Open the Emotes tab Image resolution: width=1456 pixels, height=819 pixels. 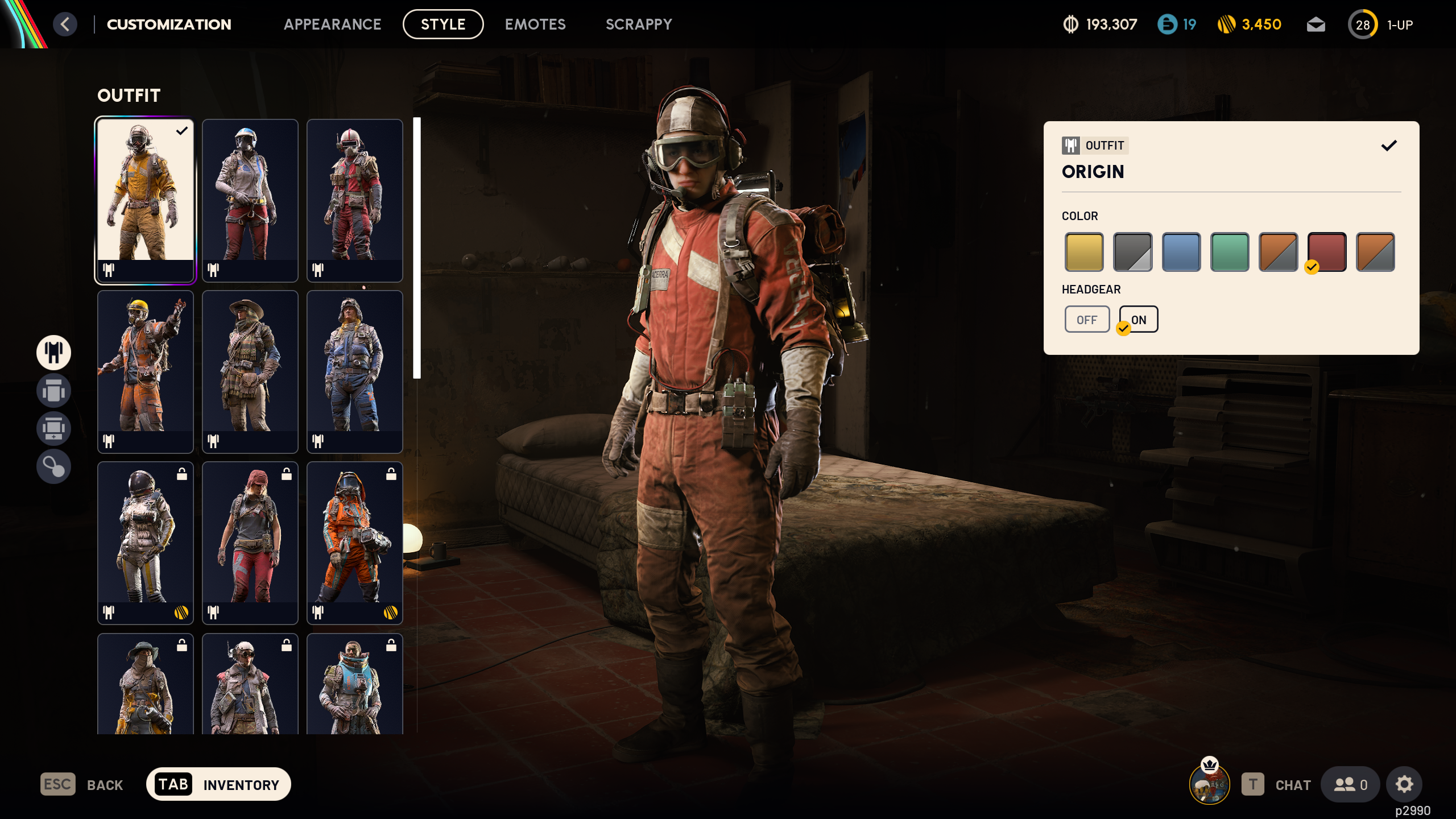click(535, 24)
